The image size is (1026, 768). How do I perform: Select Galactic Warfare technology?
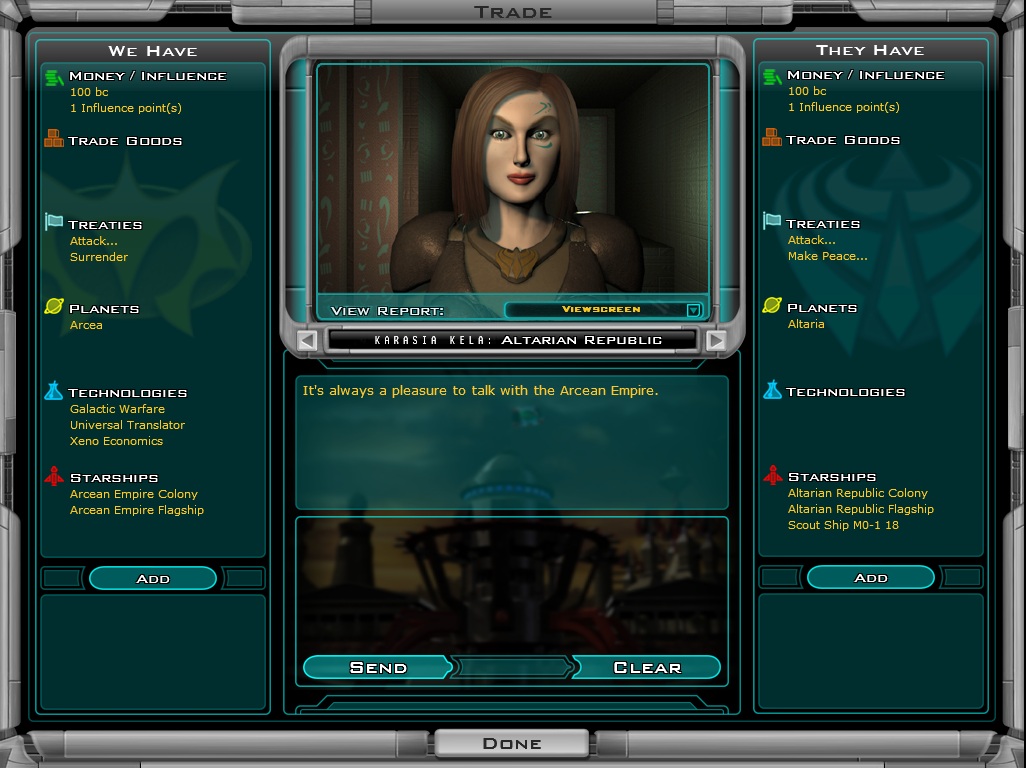117,409
